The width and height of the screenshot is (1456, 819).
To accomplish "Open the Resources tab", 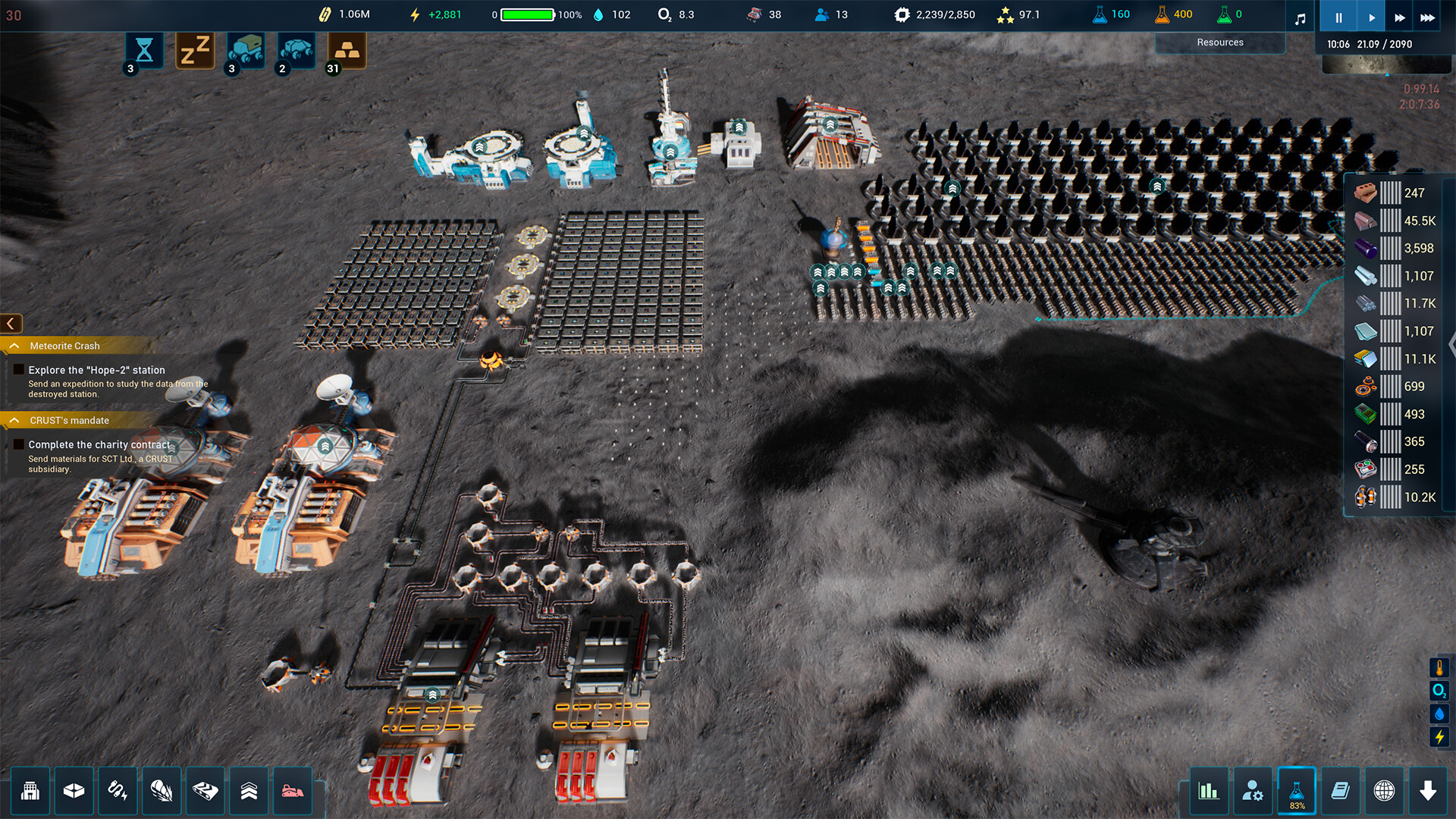I will pos(1220,42).
